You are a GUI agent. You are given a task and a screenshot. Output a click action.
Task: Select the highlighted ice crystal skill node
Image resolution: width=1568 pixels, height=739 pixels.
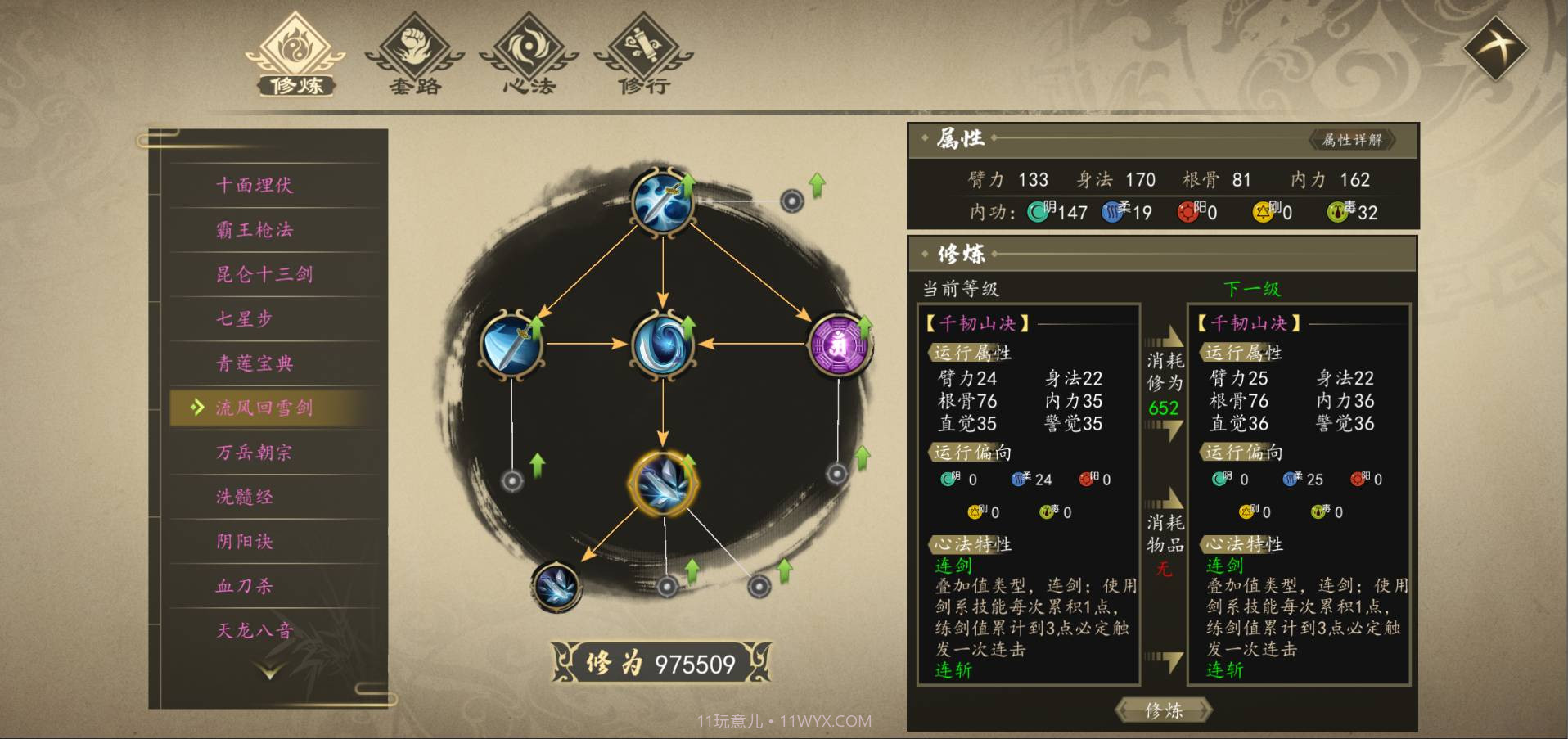coord(663,483)
